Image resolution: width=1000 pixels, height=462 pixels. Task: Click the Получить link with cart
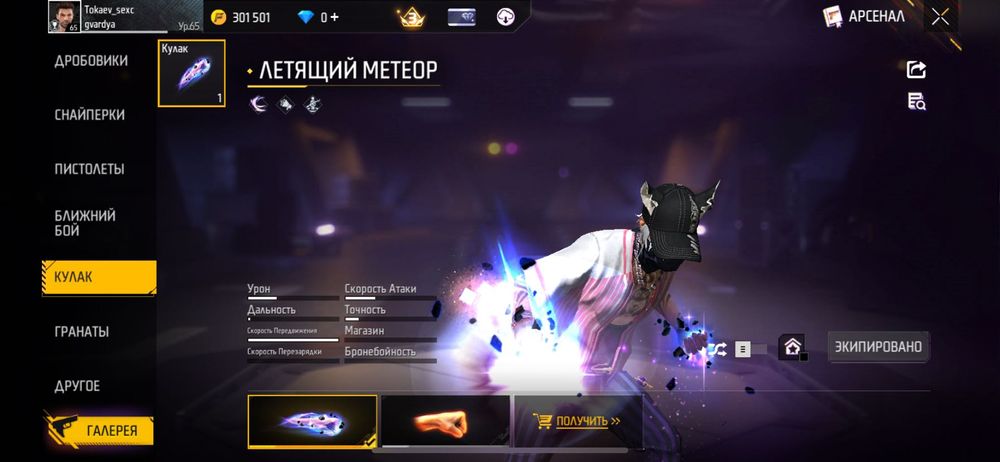[576, 421]
